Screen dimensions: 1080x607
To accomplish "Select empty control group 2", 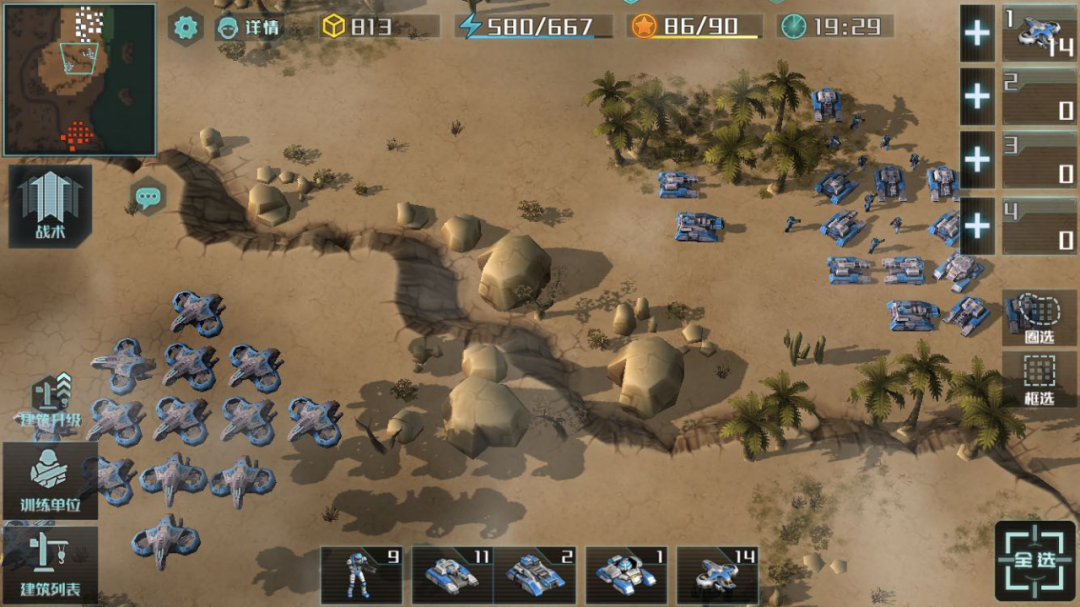I will pos(1039,97).
